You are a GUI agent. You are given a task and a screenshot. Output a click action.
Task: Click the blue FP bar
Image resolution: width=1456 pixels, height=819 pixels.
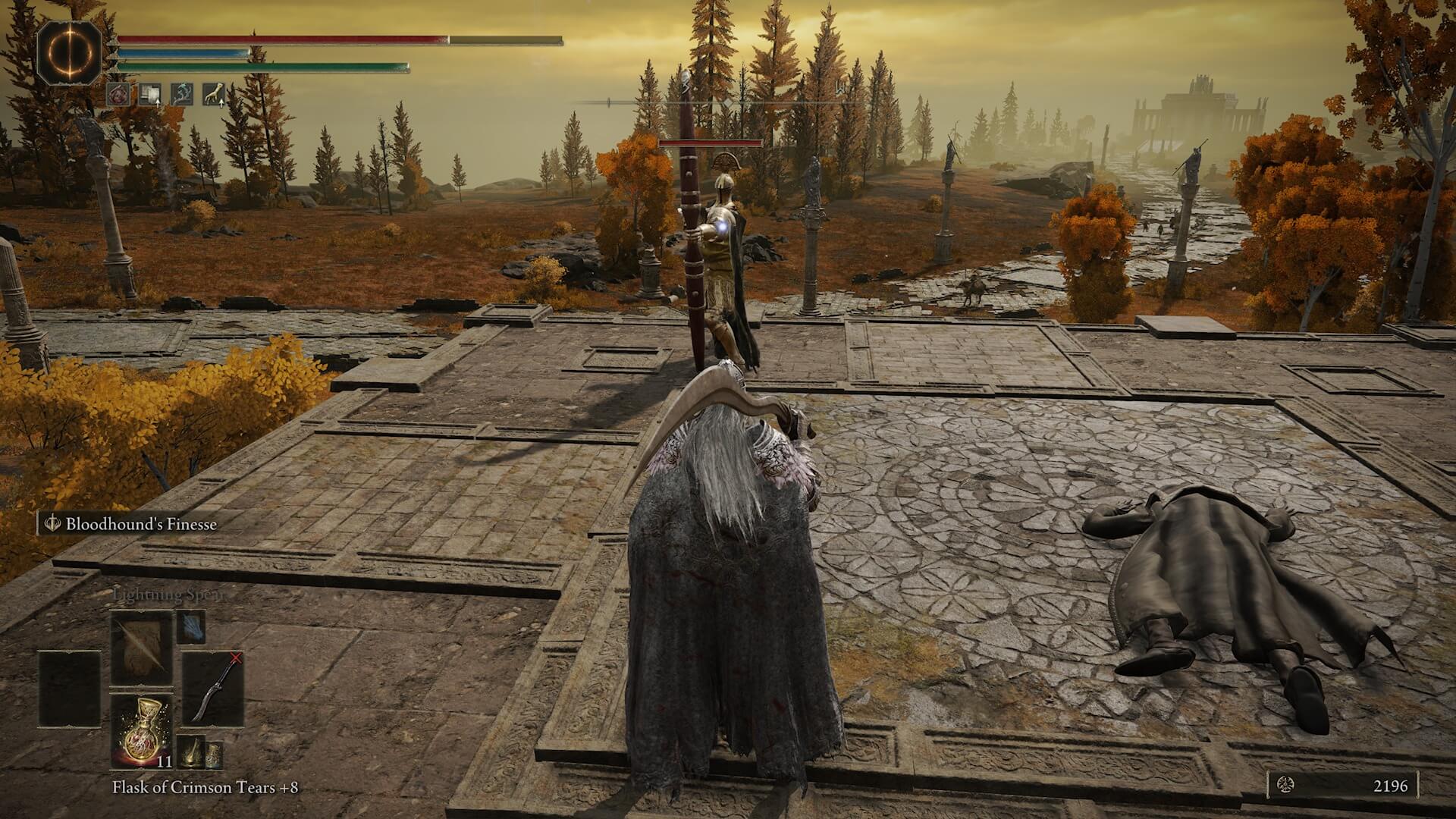click(x=182, y=52)
